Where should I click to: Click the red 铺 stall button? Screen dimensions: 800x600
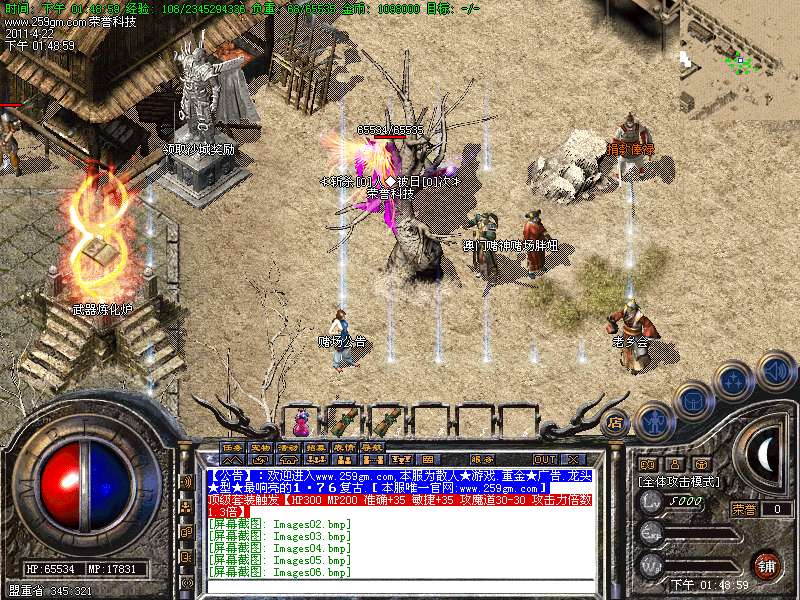pos(765,564)
